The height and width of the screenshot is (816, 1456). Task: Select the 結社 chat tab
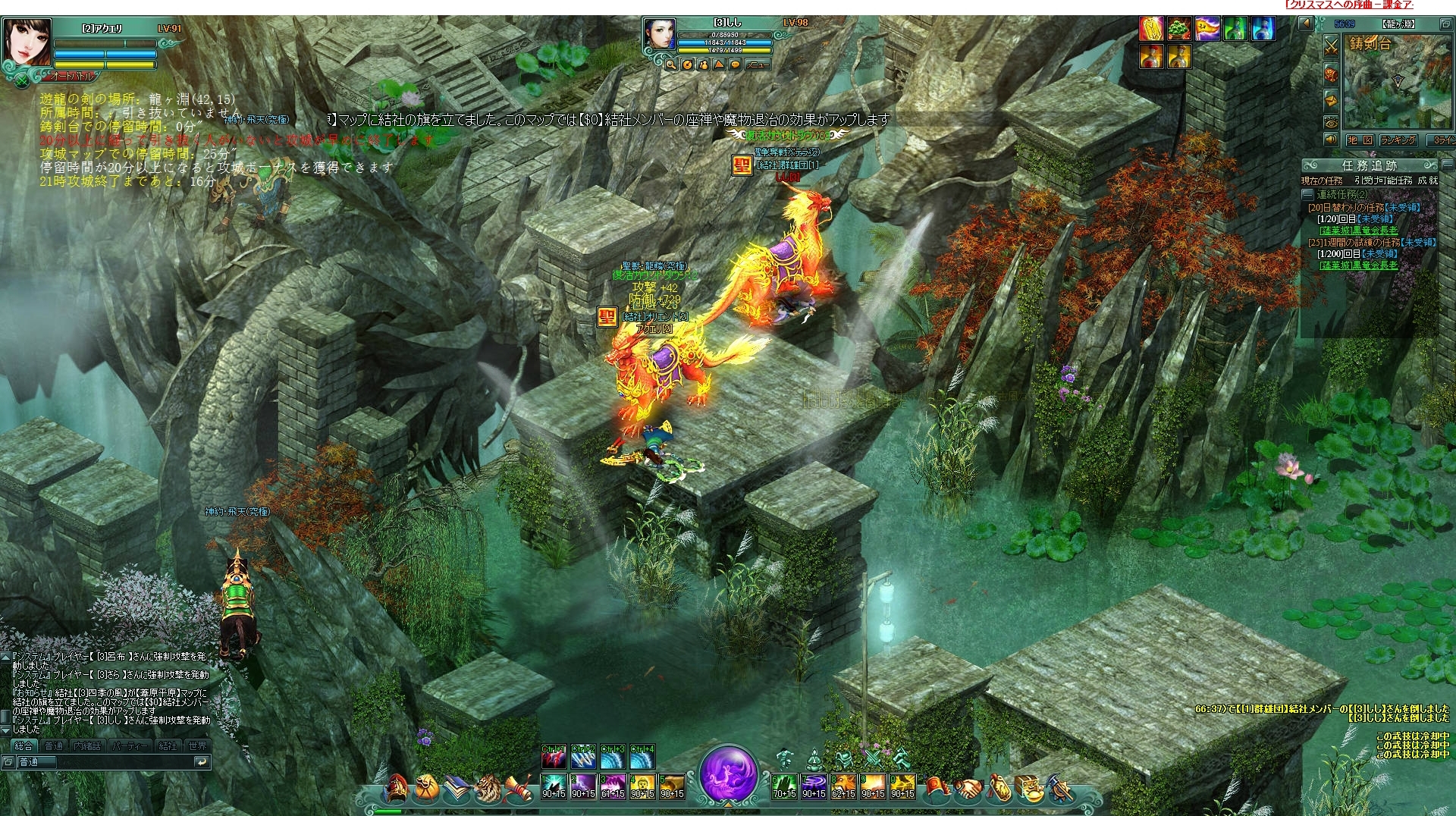click(167, 746)
